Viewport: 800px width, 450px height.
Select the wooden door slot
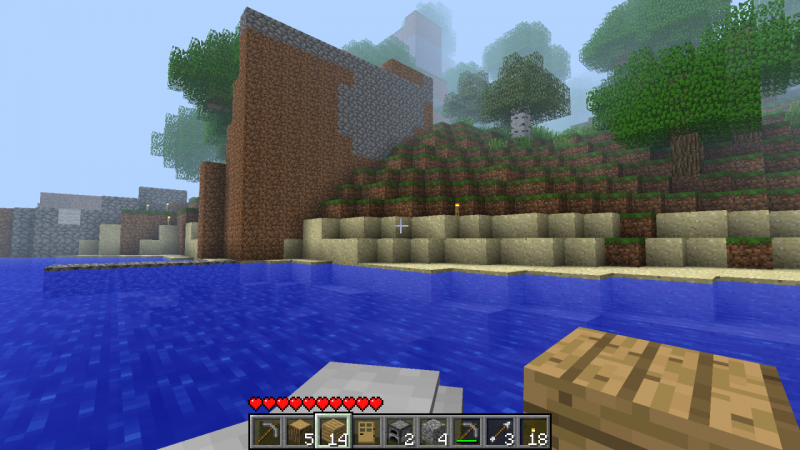tap(366, 431)
